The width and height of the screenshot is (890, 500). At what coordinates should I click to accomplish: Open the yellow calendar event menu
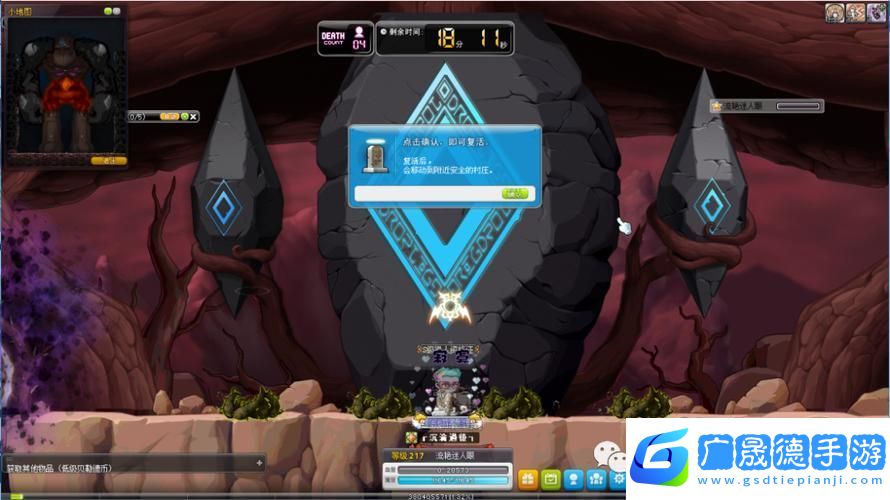550,478
